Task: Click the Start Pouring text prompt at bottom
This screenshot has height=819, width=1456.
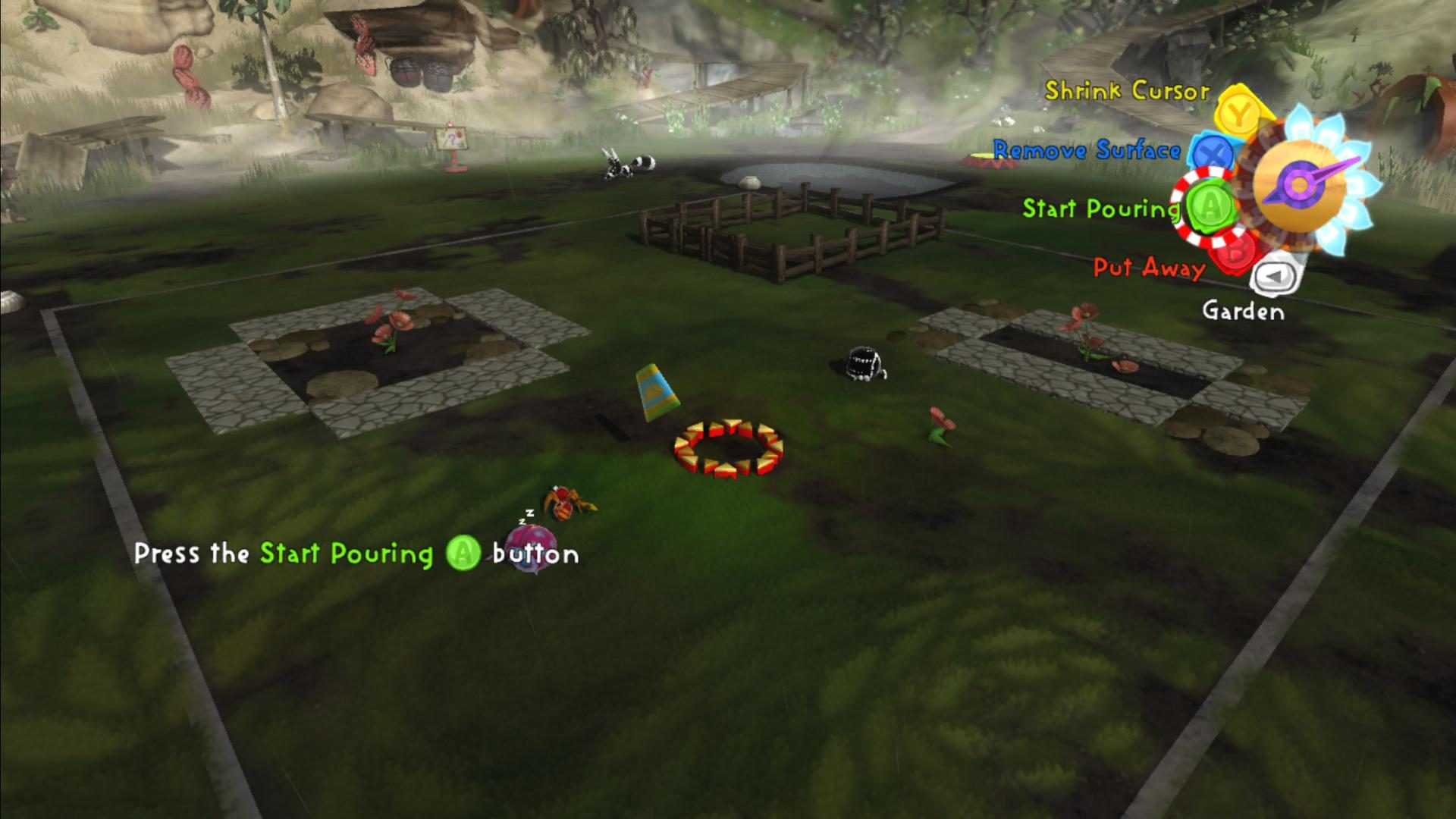Action: pyautogui.click(x=345, y=554)
